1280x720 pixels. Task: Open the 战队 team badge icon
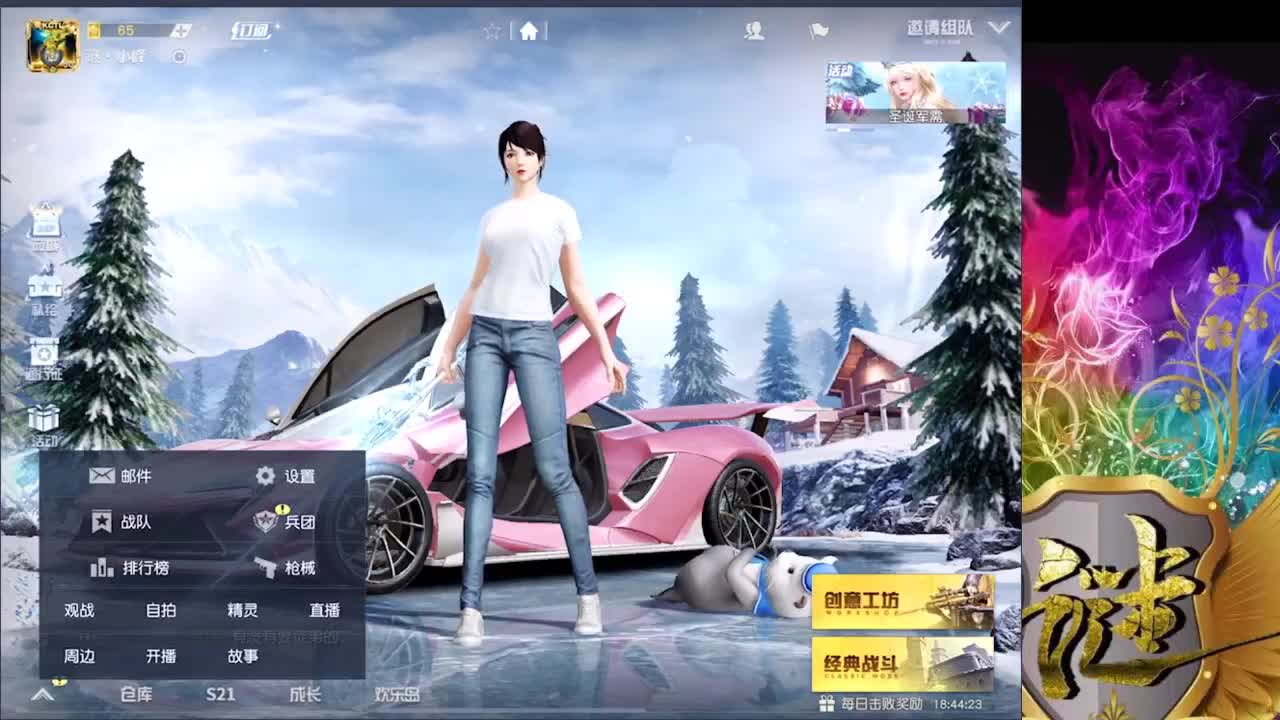[103, 521]
